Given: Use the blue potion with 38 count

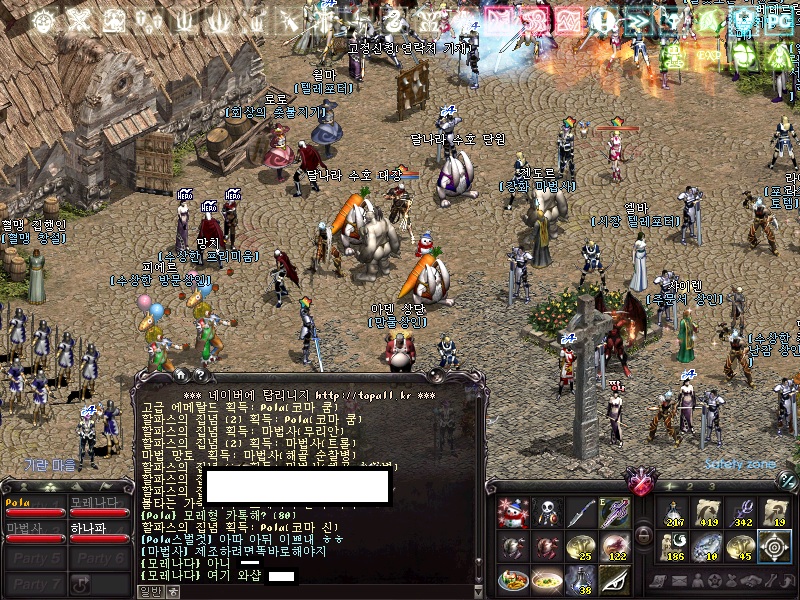Looking at the screenshot, I should click(x=580, y=580).
